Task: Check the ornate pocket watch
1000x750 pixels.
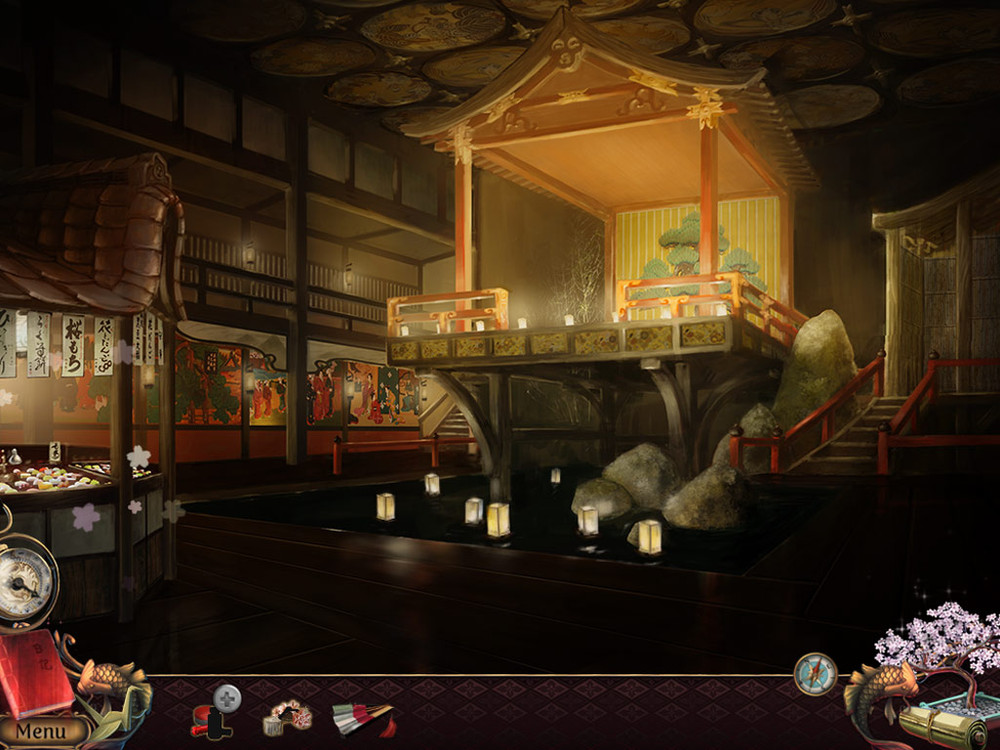Action: point(27,581)
